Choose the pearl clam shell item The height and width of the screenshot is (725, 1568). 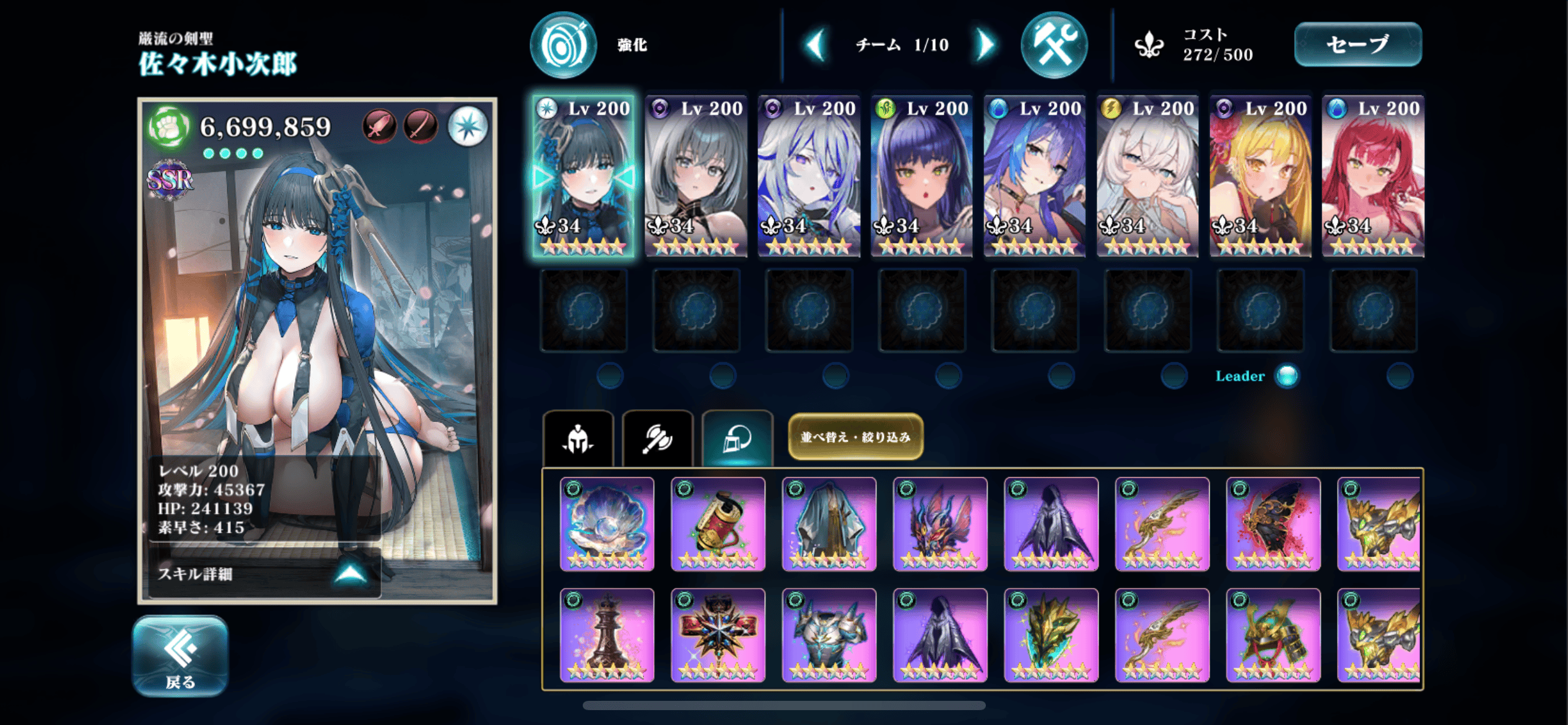607,524
